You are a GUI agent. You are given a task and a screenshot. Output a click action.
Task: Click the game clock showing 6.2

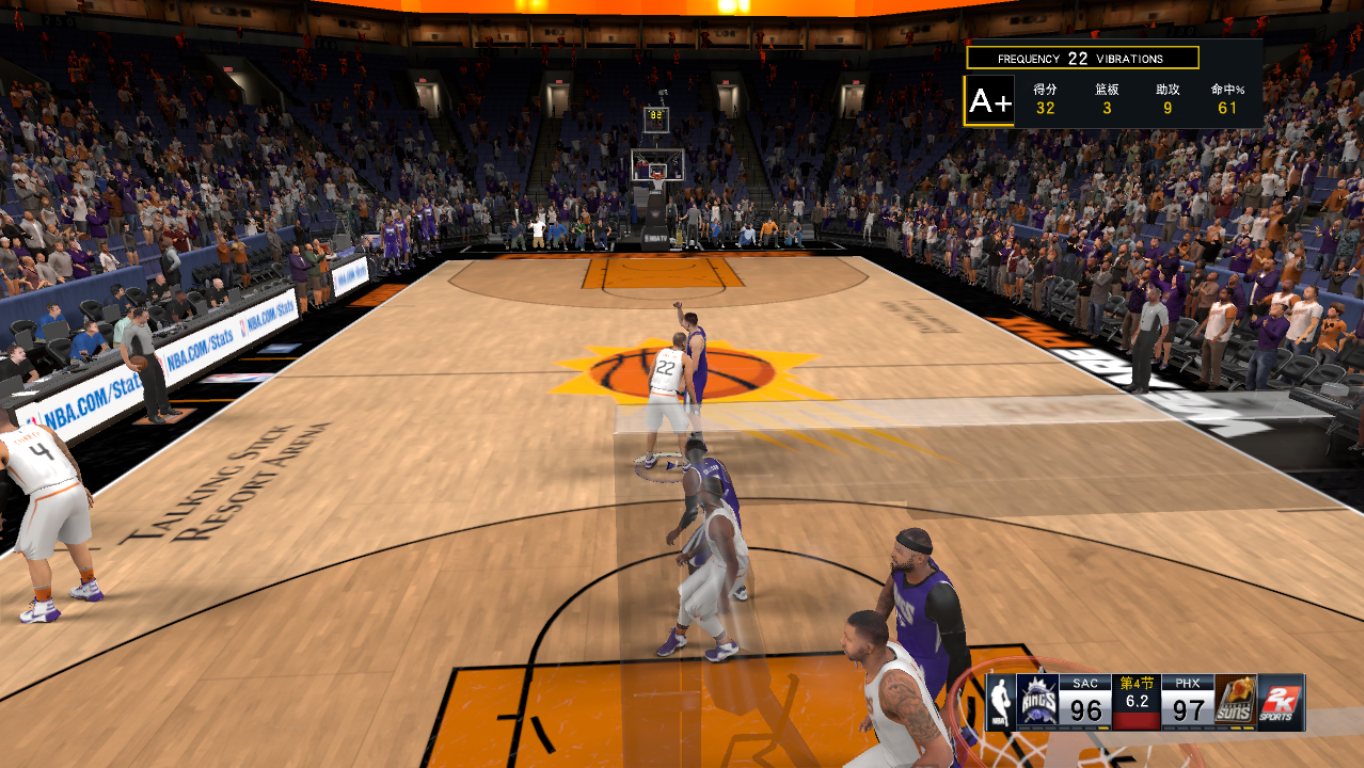(x=1136, y=700)
